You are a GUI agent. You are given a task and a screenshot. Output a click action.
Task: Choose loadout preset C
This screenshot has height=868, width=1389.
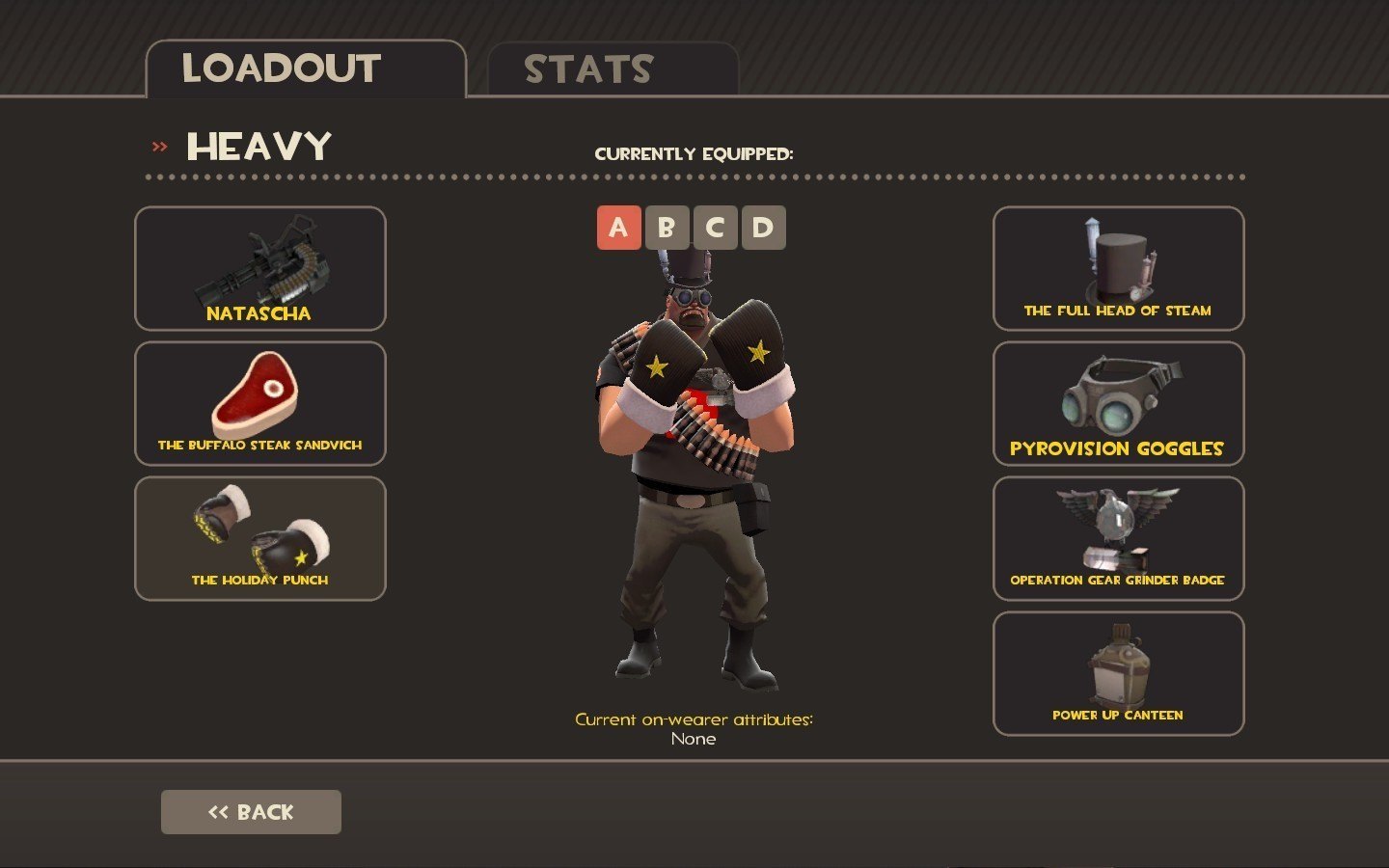(x=715, y=228)
